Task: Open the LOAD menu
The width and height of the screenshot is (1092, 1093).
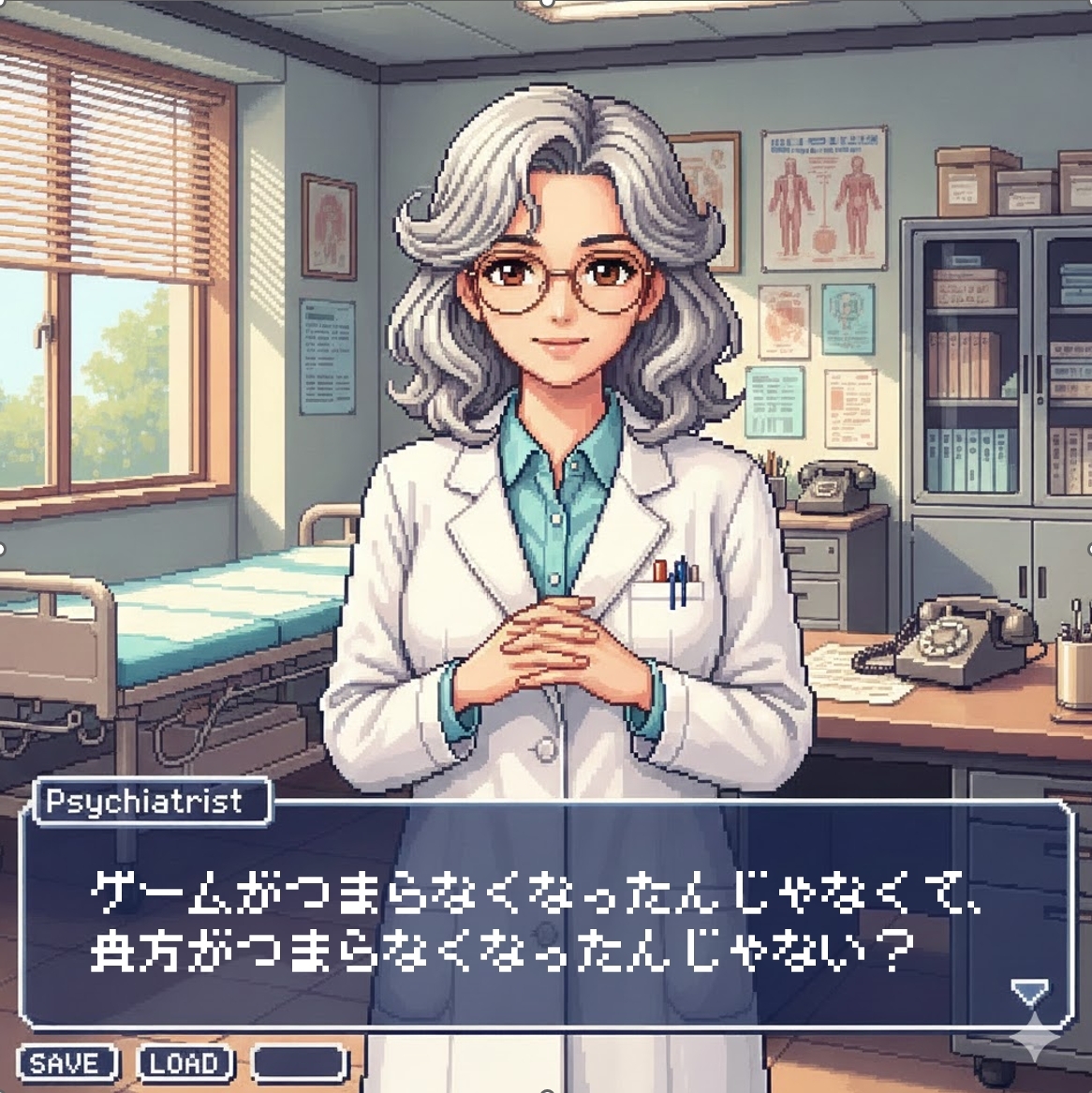Action: (184, 1064)
